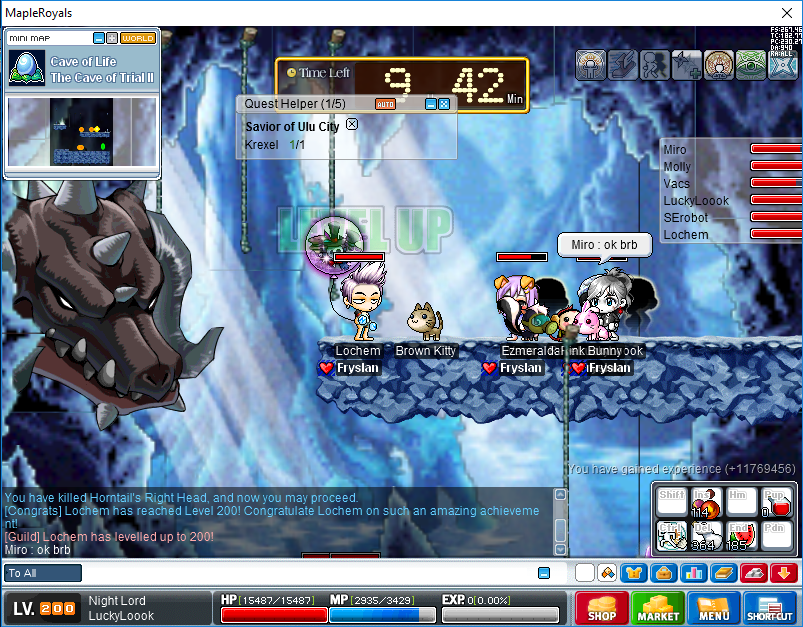Image resolution: width=803 pixels, height=627 pixels.
Task: Open the MENU button
Action: [x=714, y=608]
